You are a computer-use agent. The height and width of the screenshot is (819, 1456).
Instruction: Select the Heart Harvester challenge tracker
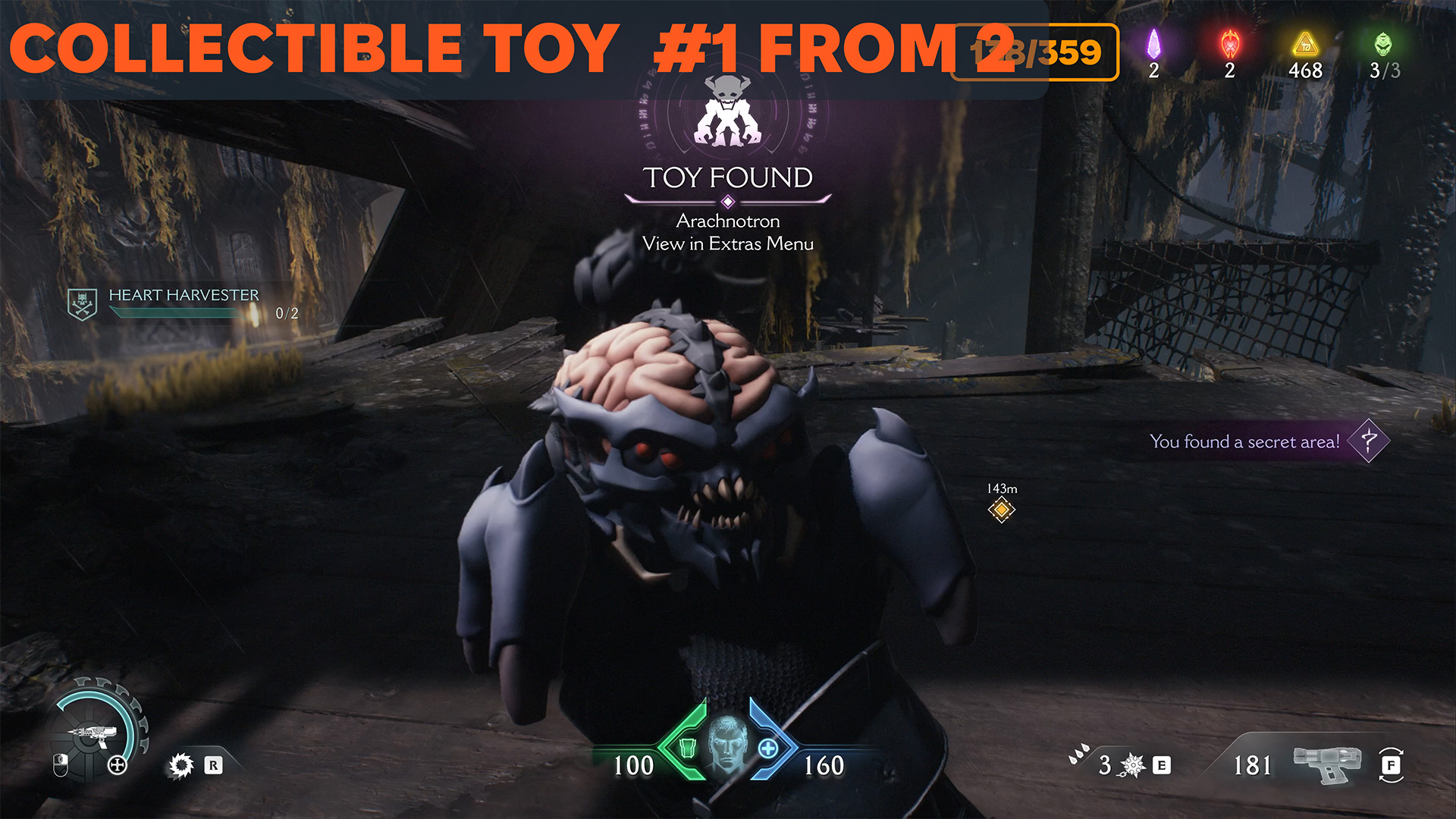pyautogui.click(x=183, y=303)
